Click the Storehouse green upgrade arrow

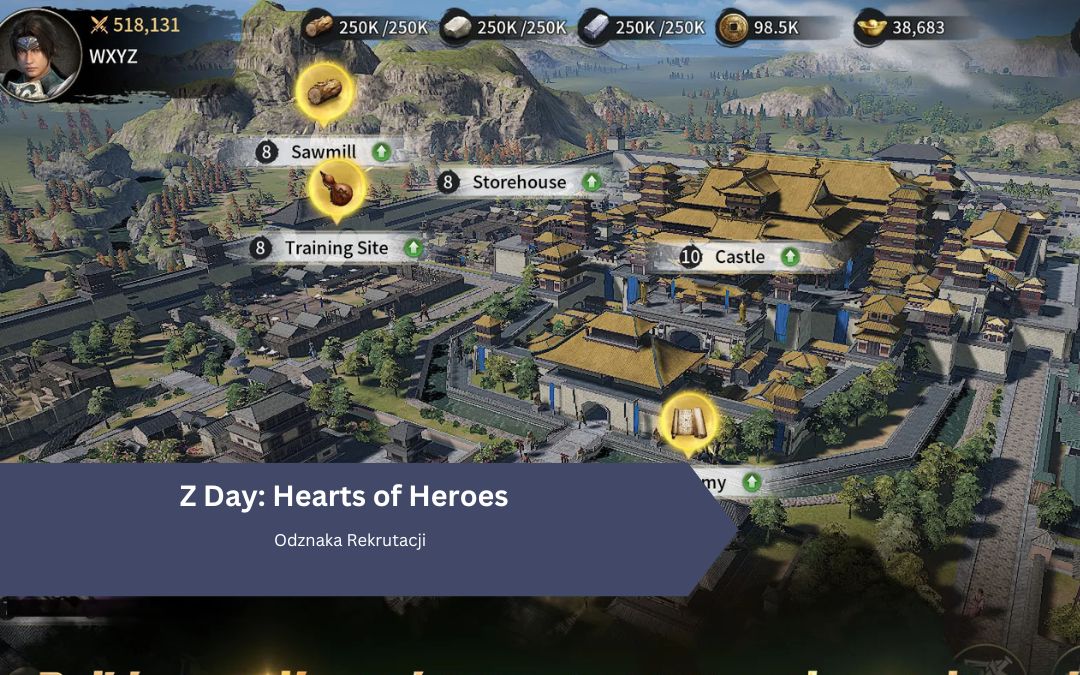point(592,182)
